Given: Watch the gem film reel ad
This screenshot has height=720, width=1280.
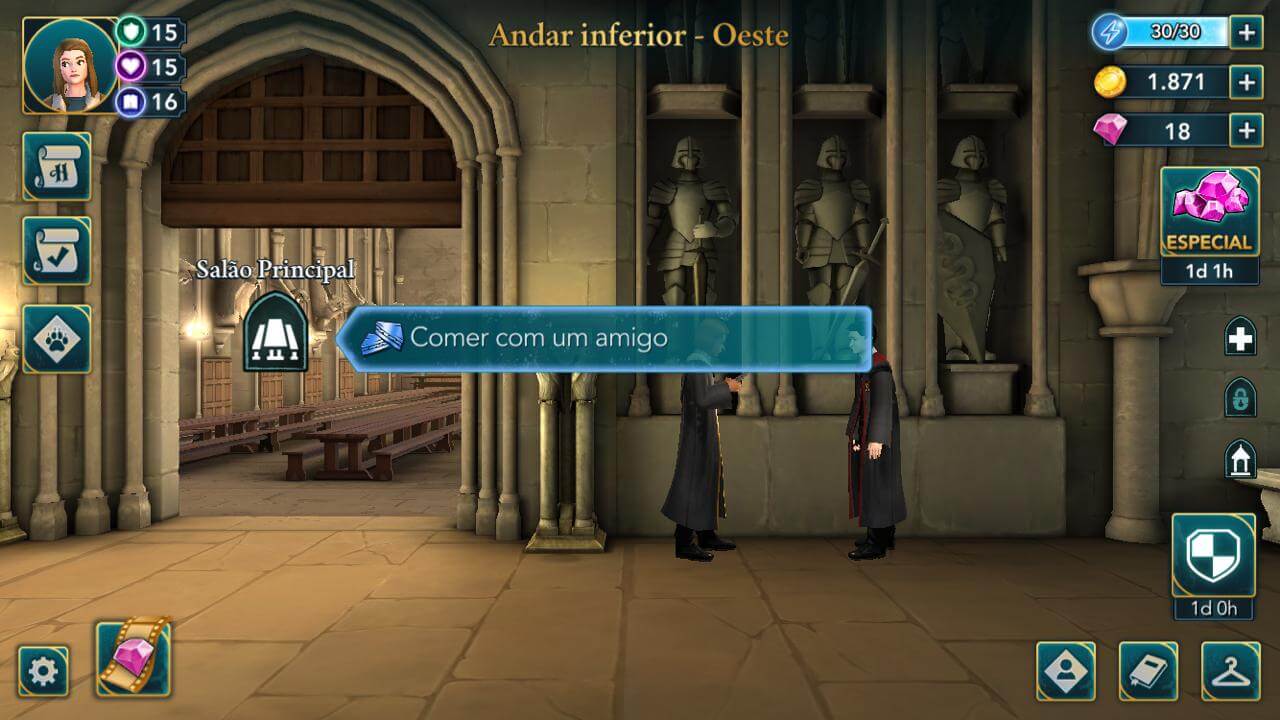Looking at the screenshot, I should tap(133, 657).
